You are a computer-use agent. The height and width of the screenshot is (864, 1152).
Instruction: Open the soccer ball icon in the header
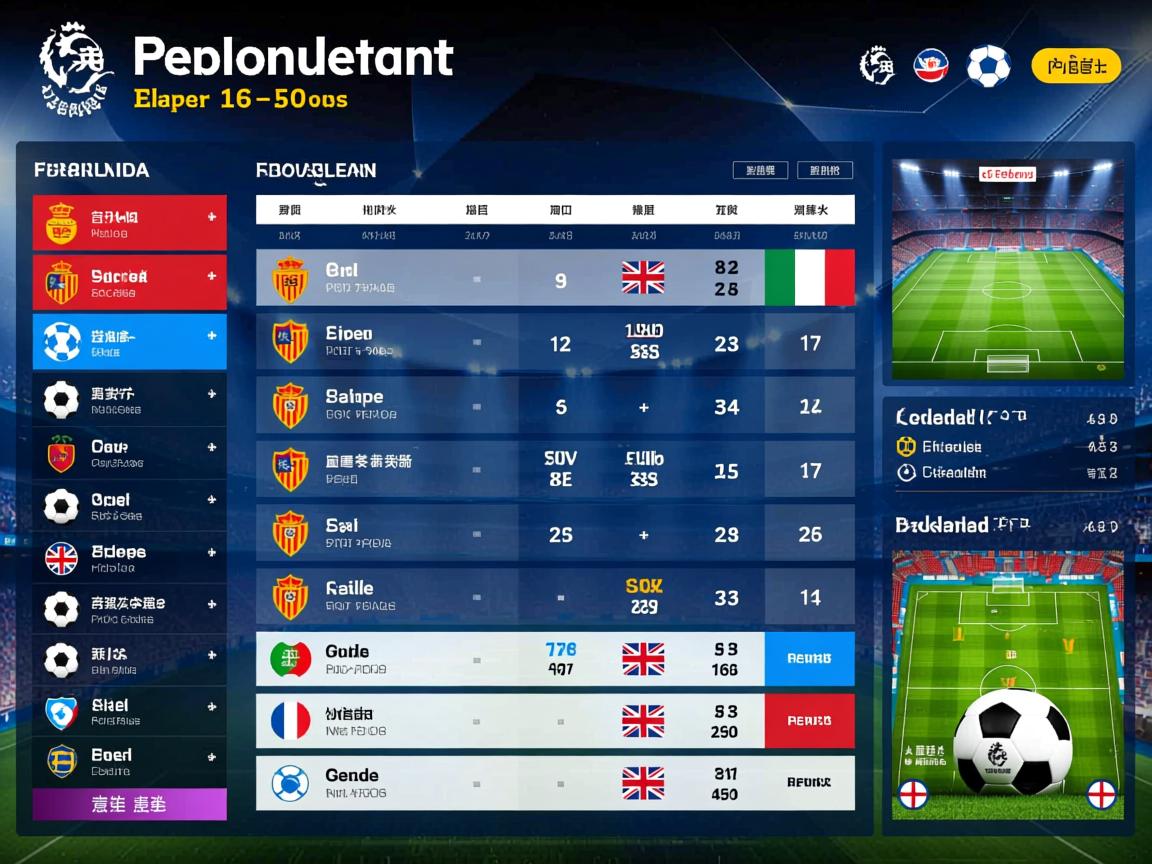click(988, 67)
